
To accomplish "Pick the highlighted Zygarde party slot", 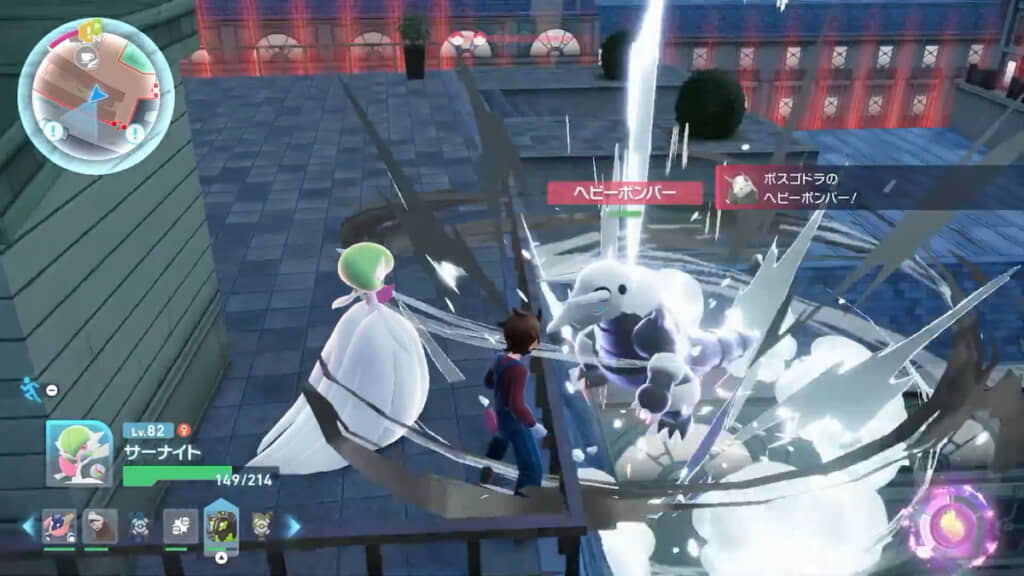I will pyautogui.click(x=221, y=525).
